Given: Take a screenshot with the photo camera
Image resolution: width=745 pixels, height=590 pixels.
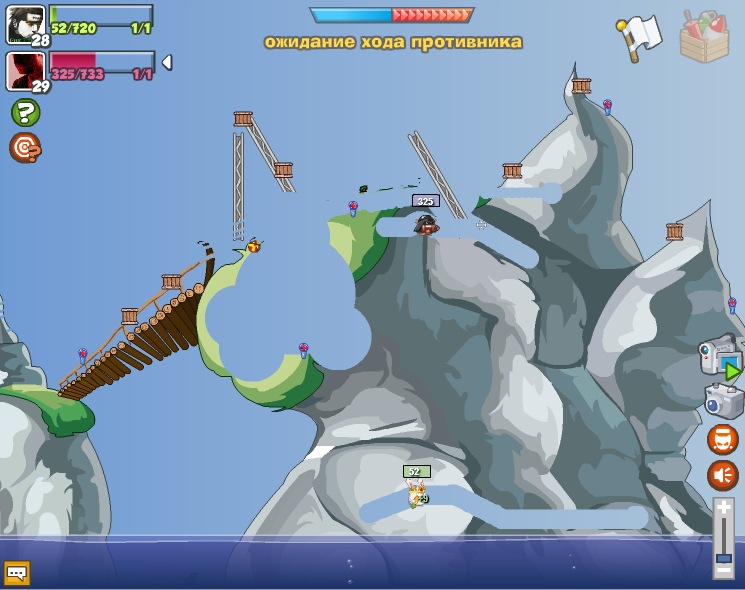Looking at the screenshot, I should [722, 401].
